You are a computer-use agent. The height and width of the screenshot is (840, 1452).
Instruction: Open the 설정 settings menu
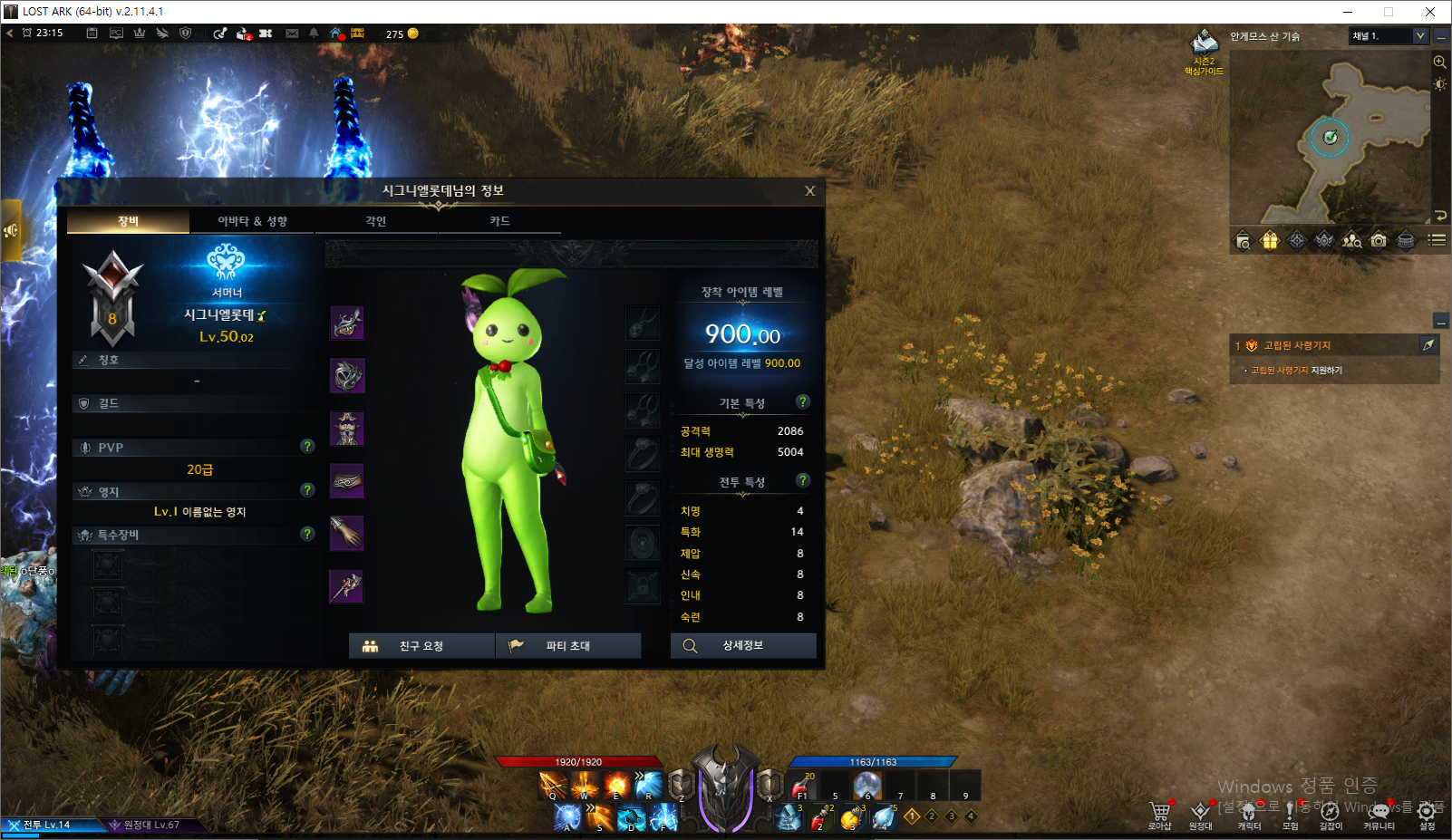point(1426,814)
